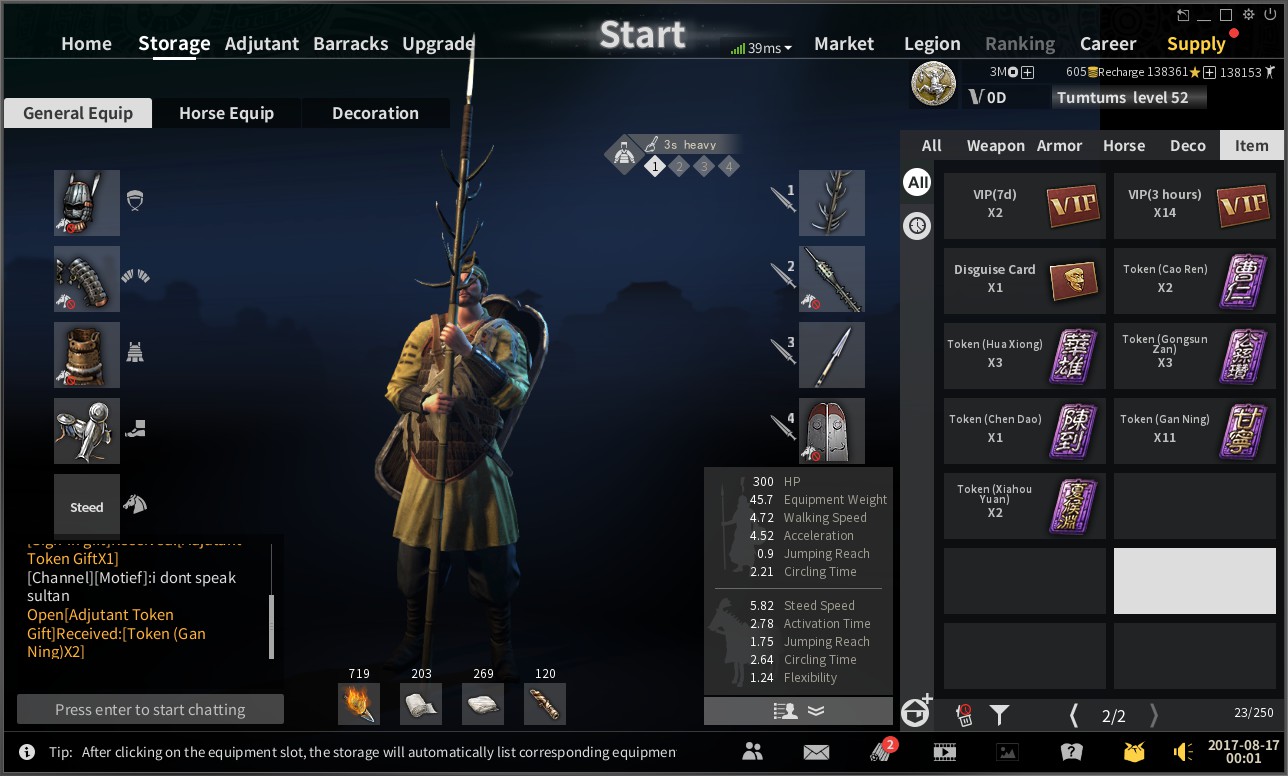Open the video player icon on the taskbar

tap(944, 751)
